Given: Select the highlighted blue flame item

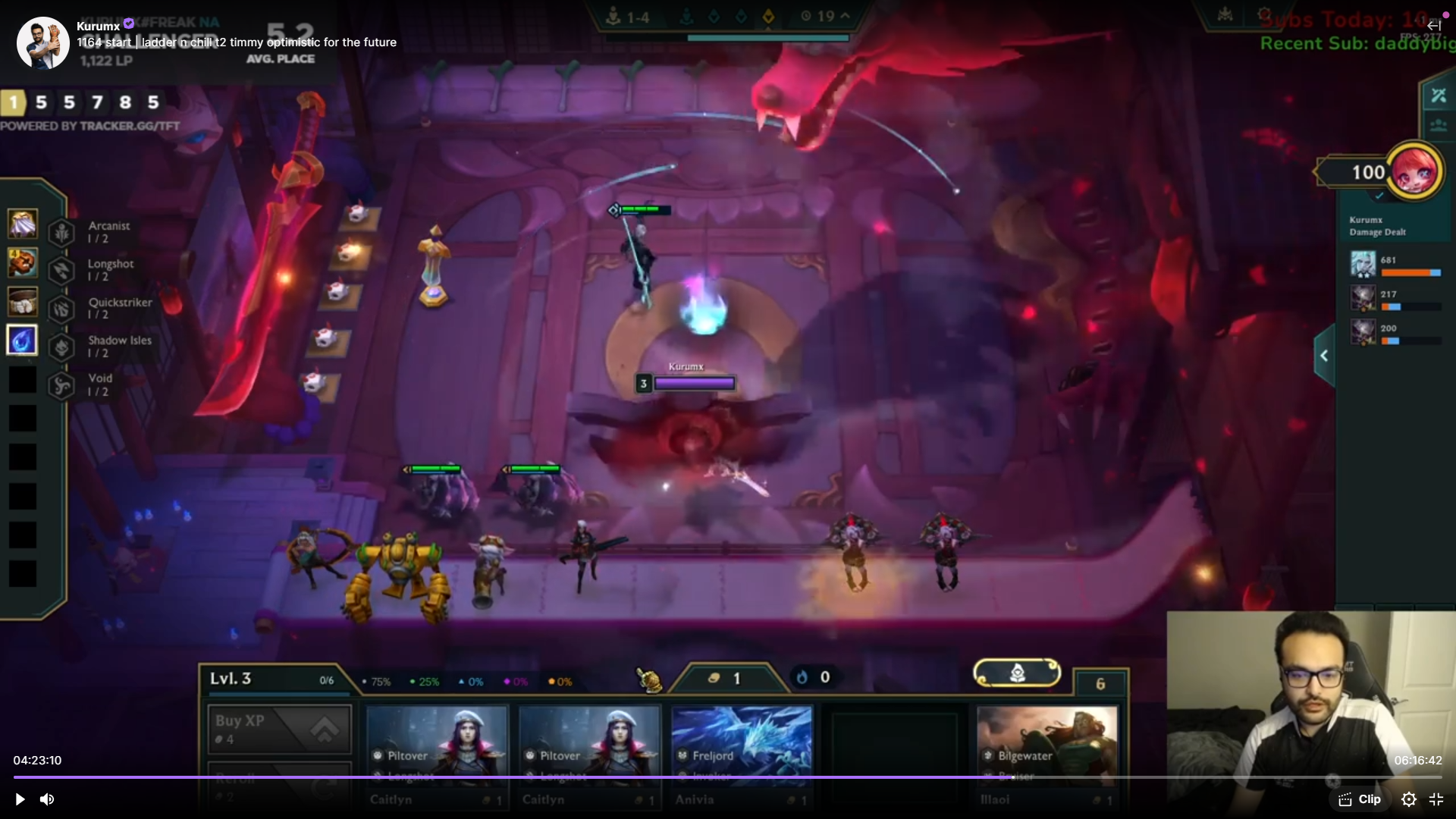Looking at the screenshot, I should pyautogui.click(x=22, y=340).
